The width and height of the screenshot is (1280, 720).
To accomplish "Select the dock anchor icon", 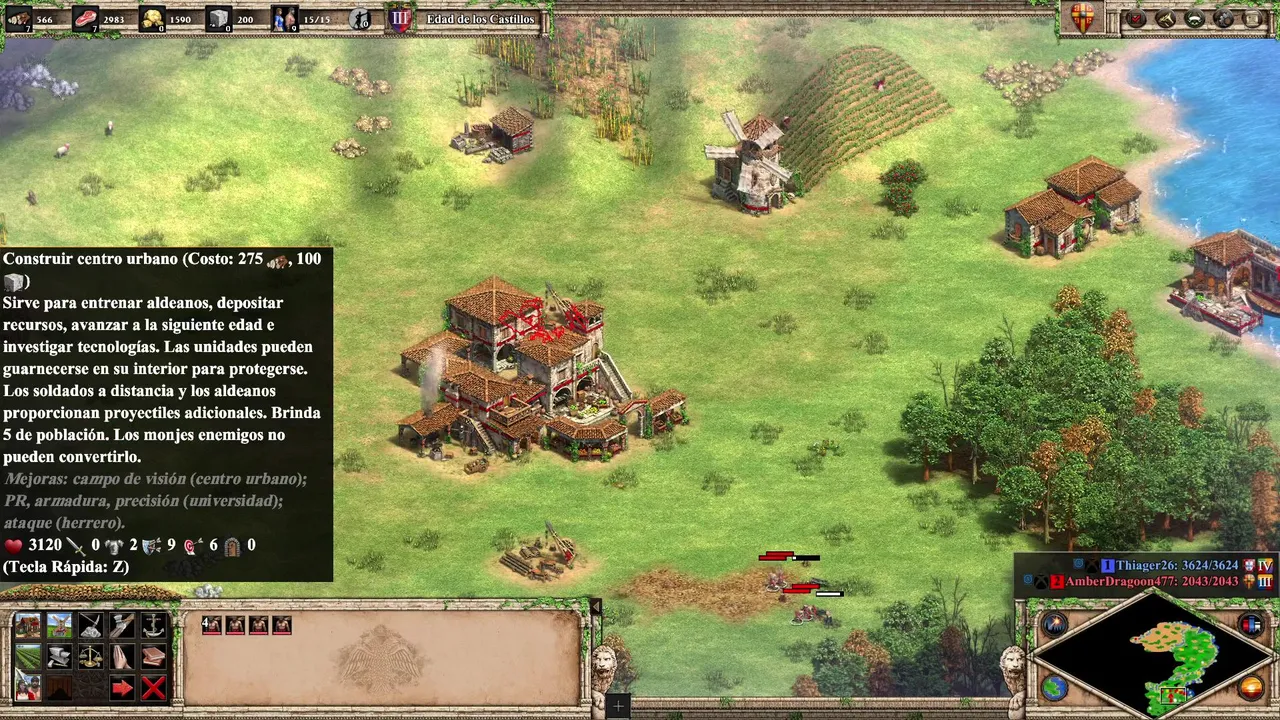I will coord(153,626).
